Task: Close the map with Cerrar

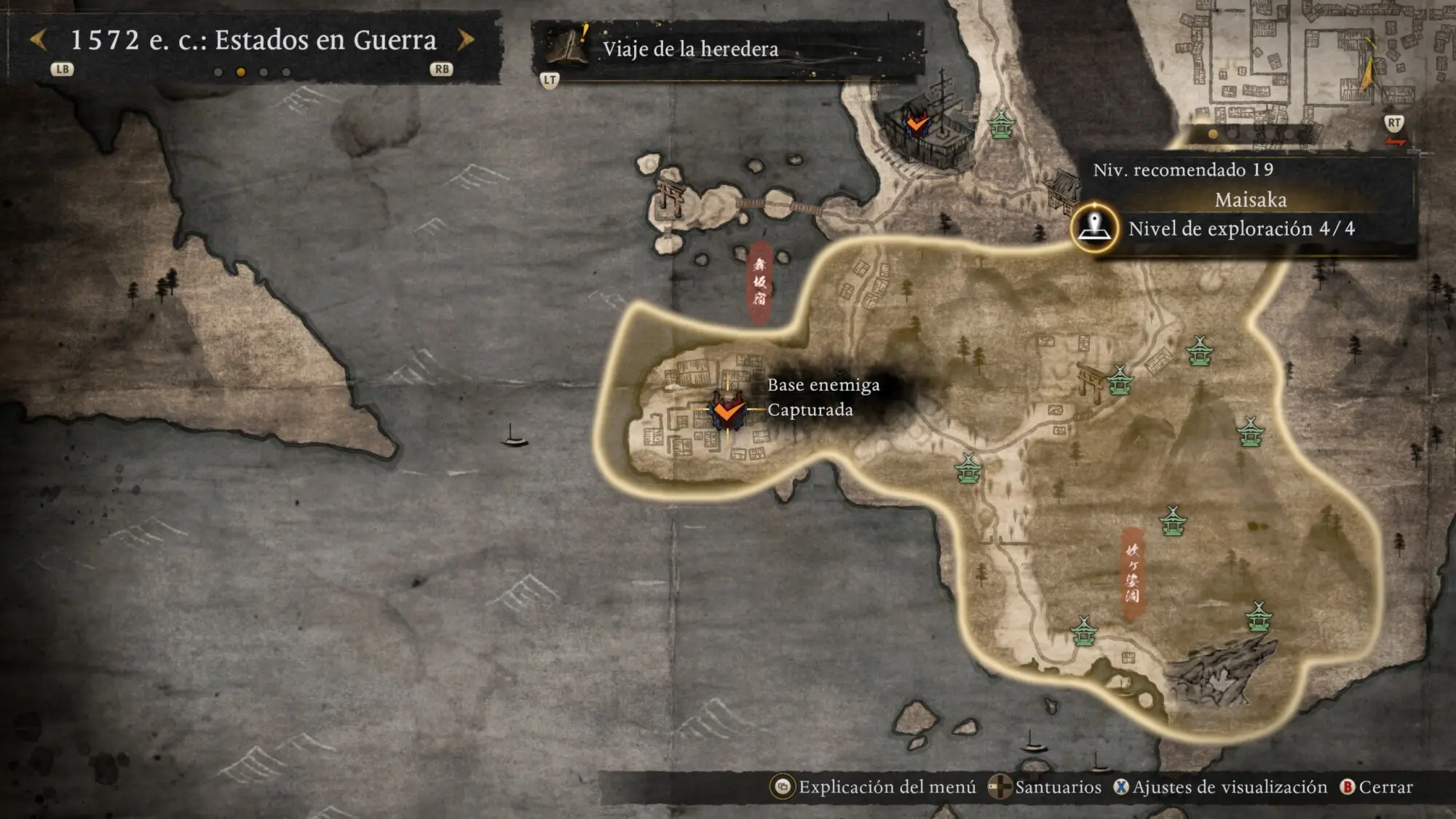Action: [1377, 787]
